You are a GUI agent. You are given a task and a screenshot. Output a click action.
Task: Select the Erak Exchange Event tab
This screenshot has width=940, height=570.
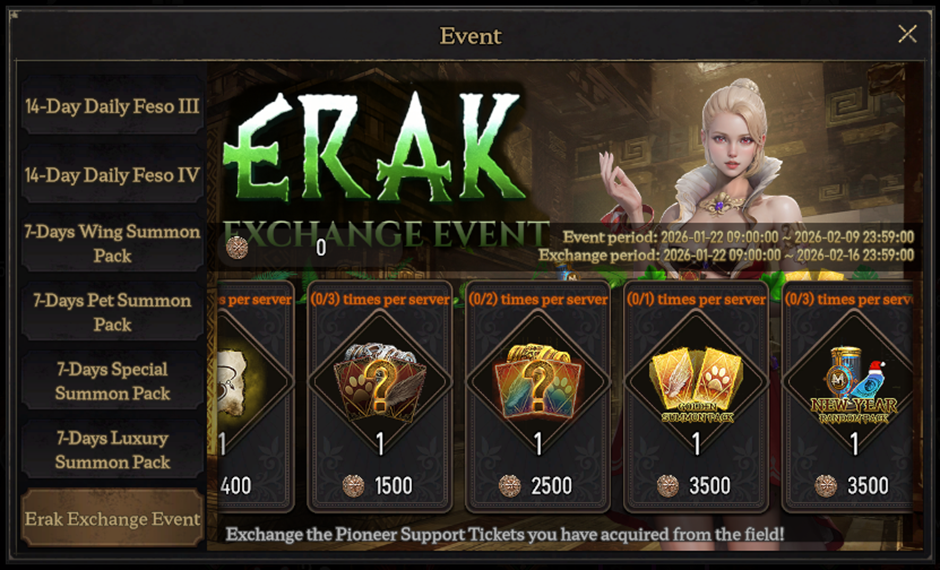point(112,519)
